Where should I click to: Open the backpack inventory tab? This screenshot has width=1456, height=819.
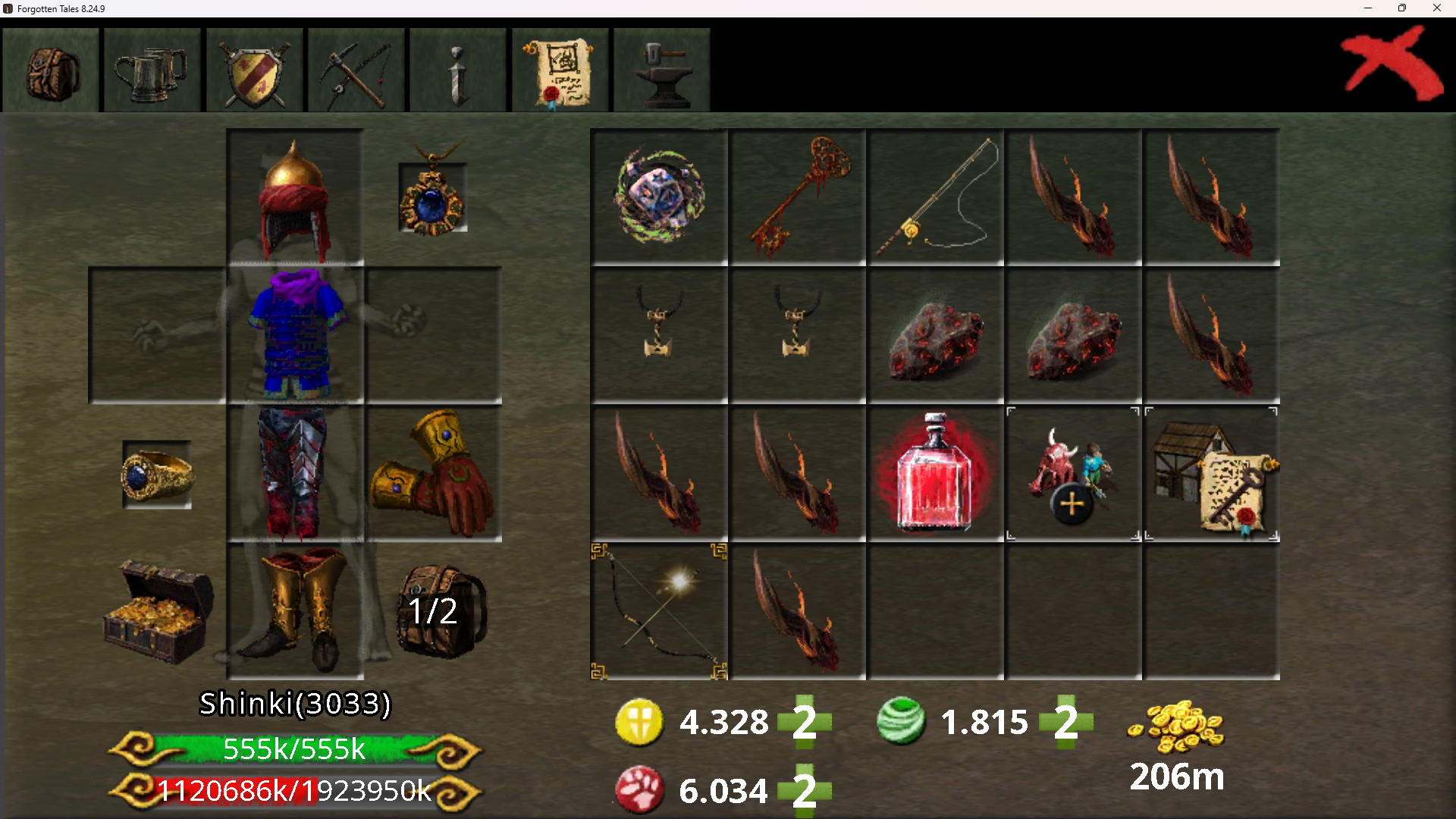pos(51,71)
